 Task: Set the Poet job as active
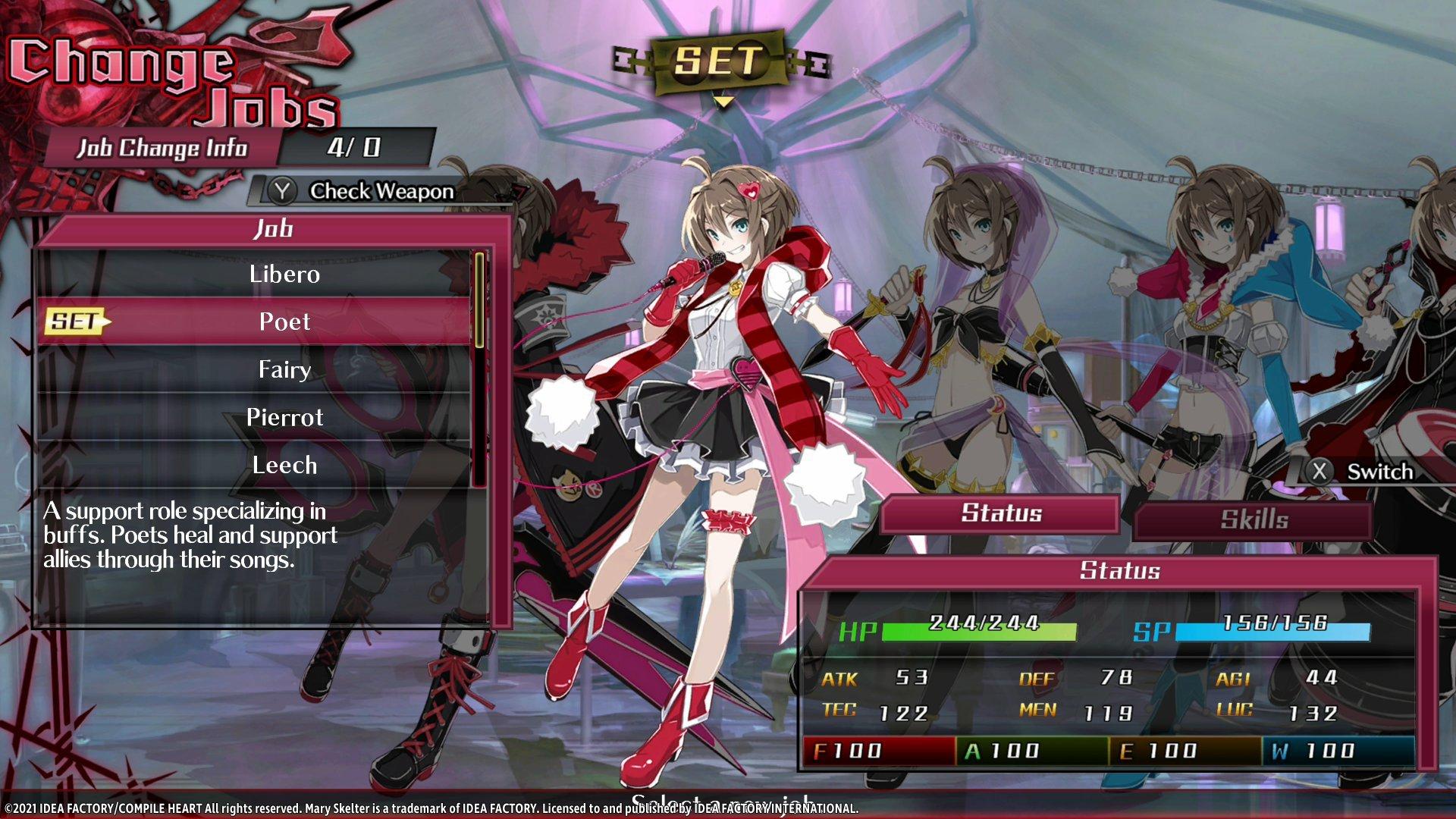click(284, 322)
